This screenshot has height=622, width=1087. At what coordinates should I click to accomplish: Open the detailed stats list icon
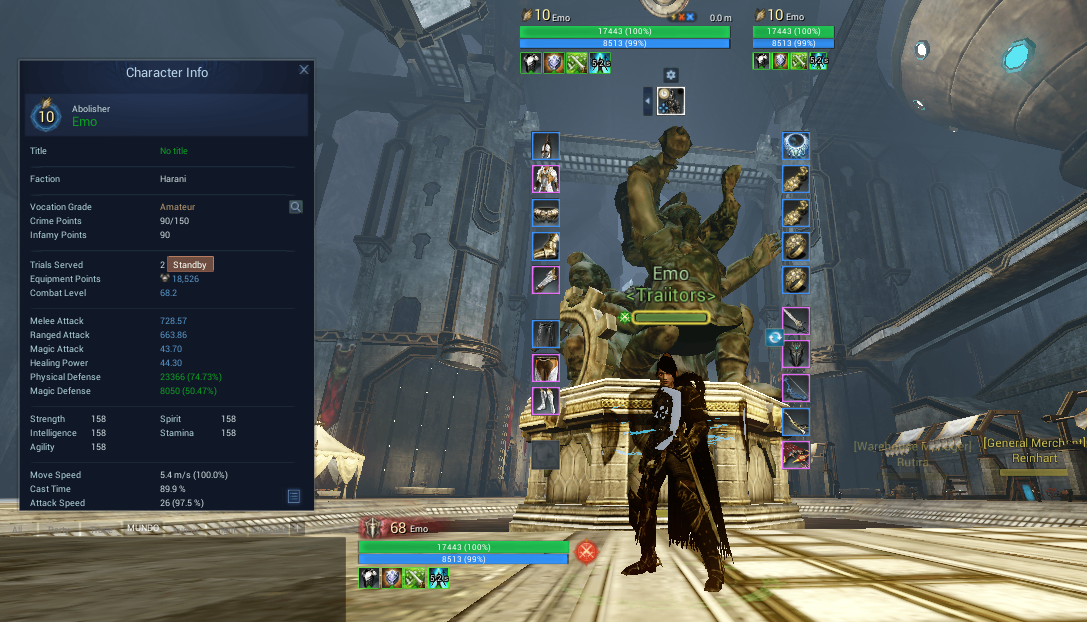click(x=294, y=496)
